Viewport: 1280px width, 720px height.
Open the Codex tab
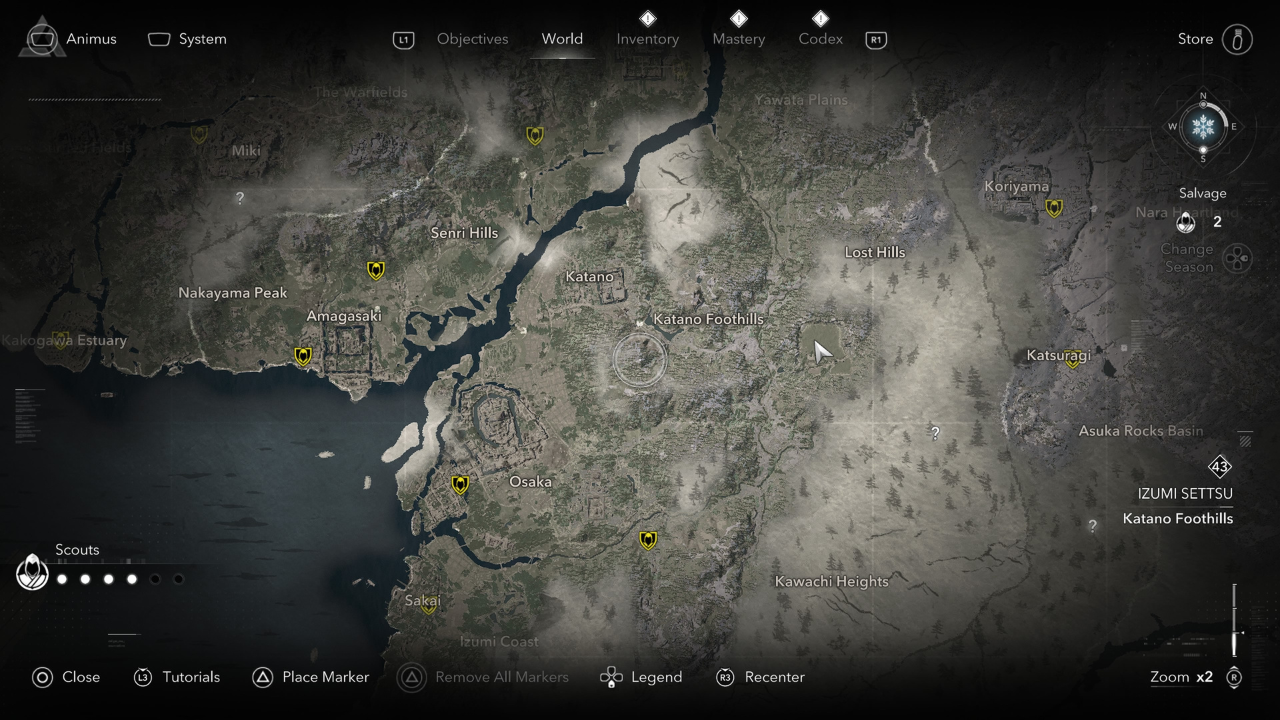click(820, 39)
